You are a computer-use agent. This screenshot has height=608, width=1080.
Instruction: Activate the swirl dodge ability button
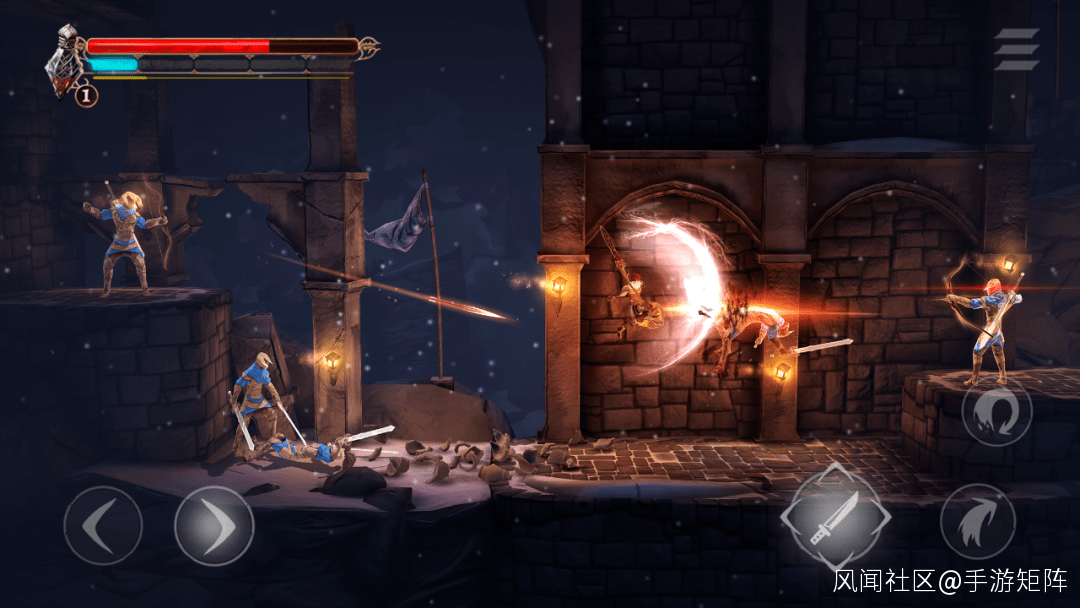click(x=997, y=414)
